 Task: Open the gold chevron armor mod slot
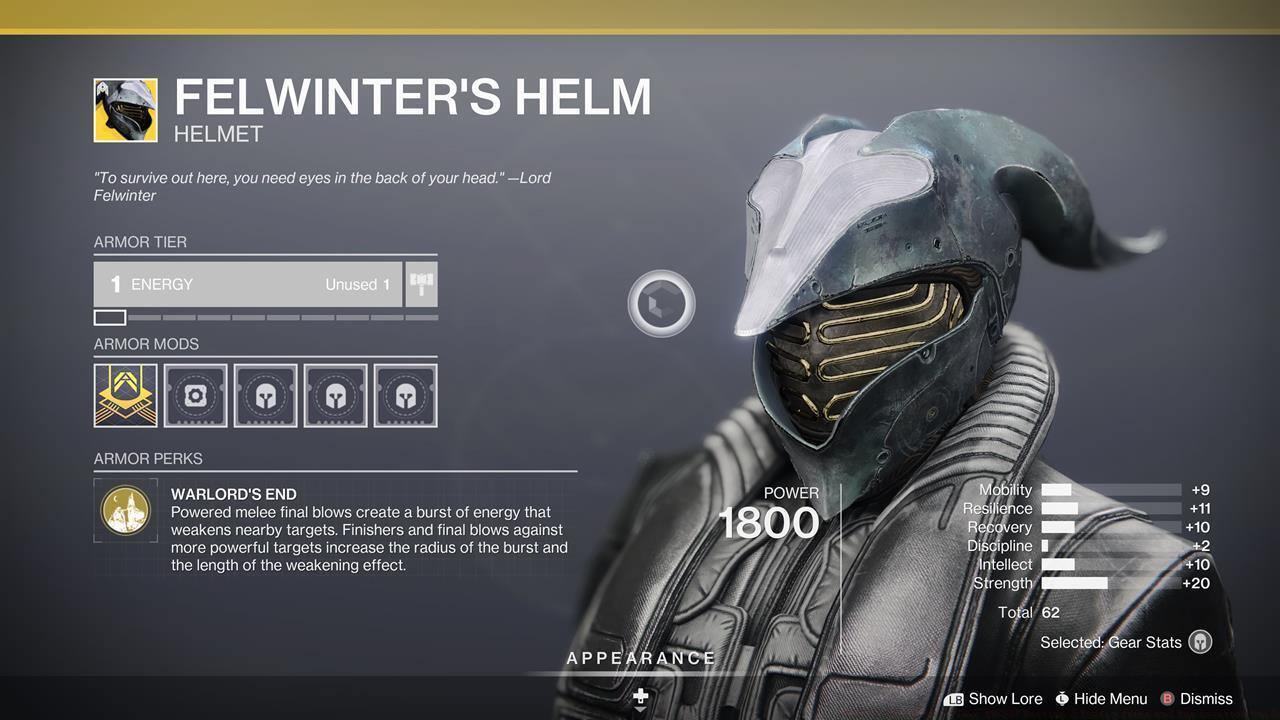(126, 395)
